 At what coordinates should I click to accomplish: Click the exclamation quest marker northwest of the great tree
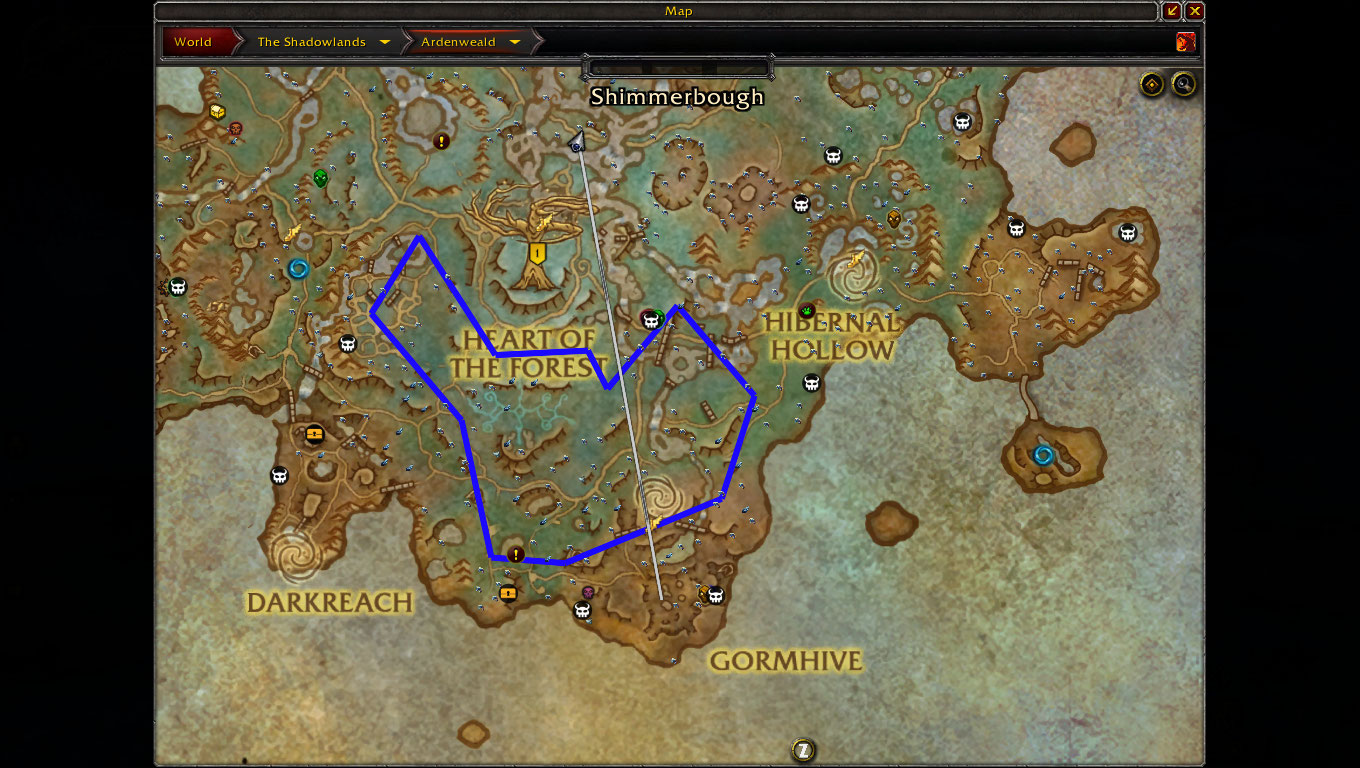pos(442,142)
